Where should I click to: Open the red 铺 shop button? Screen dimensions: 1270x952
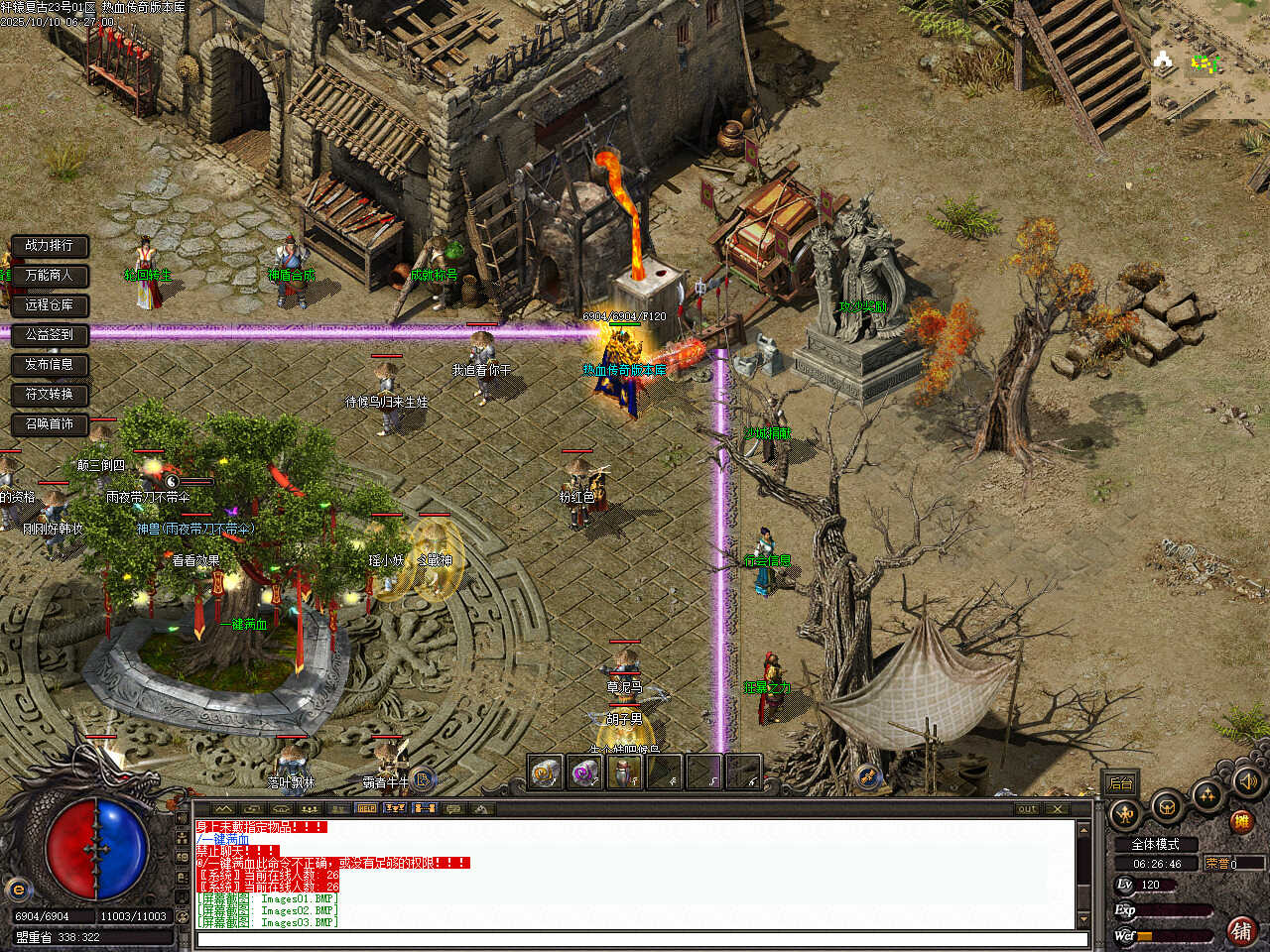point(1241,930)
